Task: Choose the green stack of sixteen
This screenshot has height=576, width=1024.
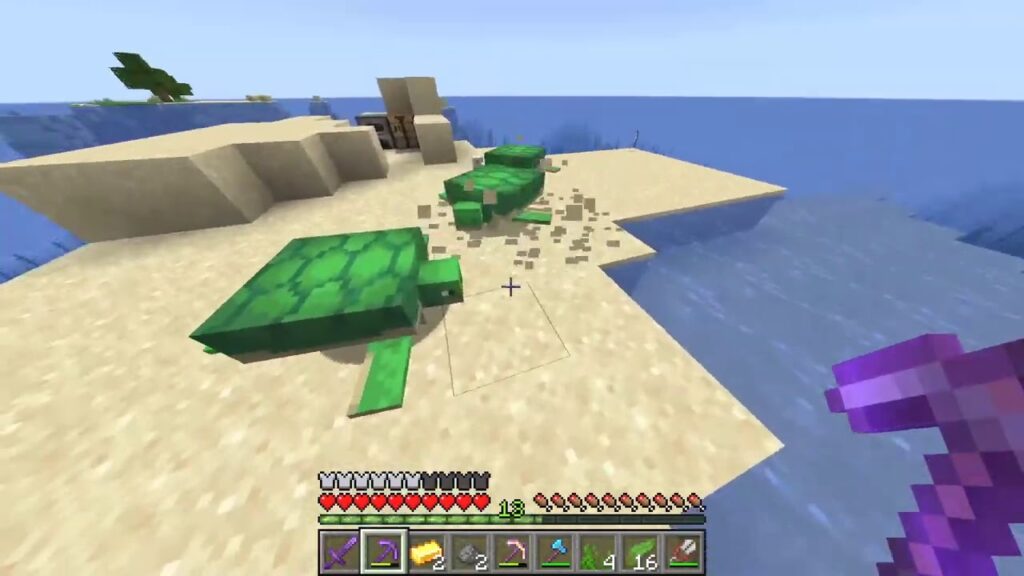Action: [x=641, y=551]
